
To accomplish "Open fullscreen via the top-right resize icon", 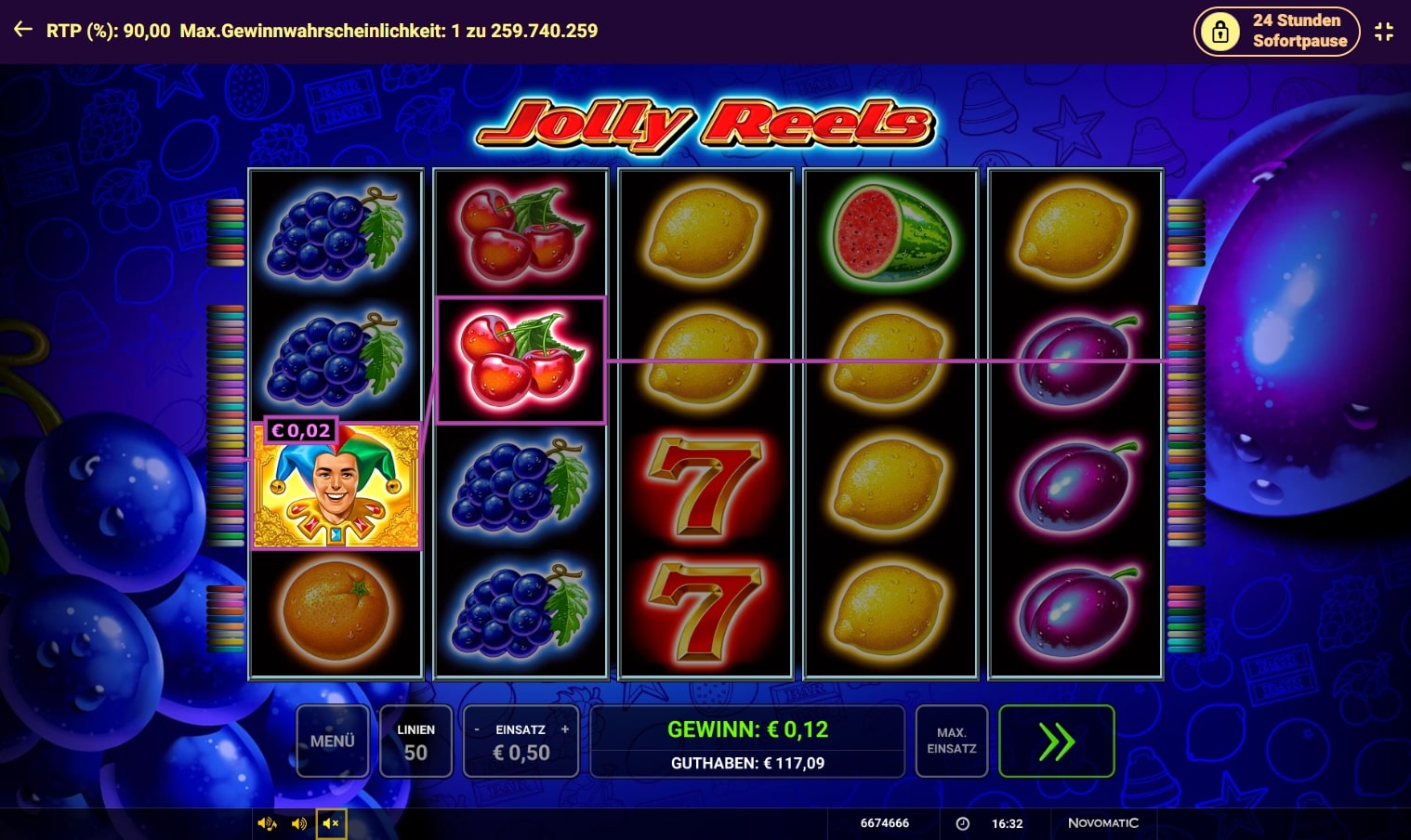I will click(x=1384, y=31).
